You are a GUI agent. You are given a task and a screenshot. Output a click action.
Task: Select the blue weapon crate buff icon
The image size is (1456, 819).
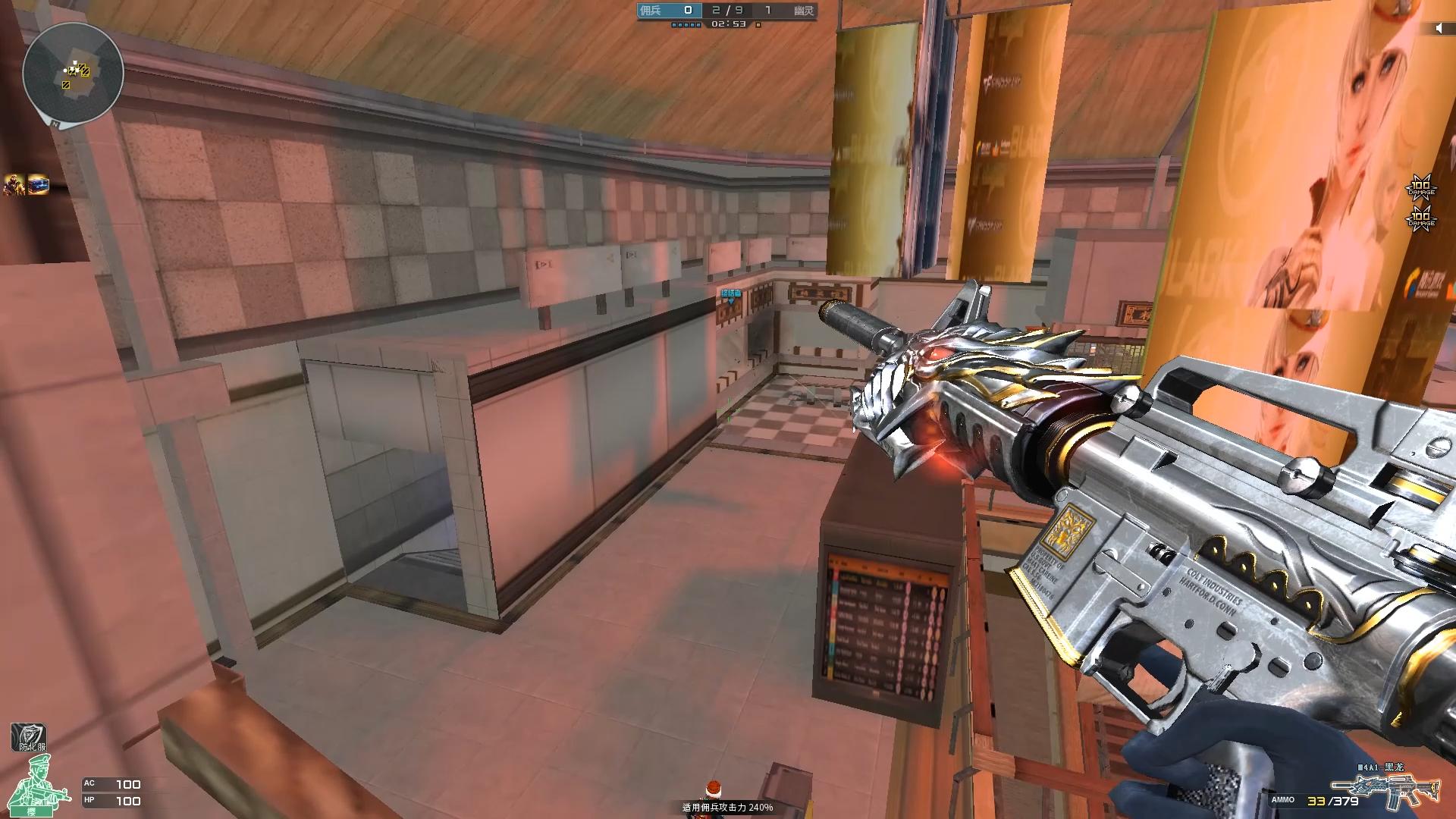point(38,184)
